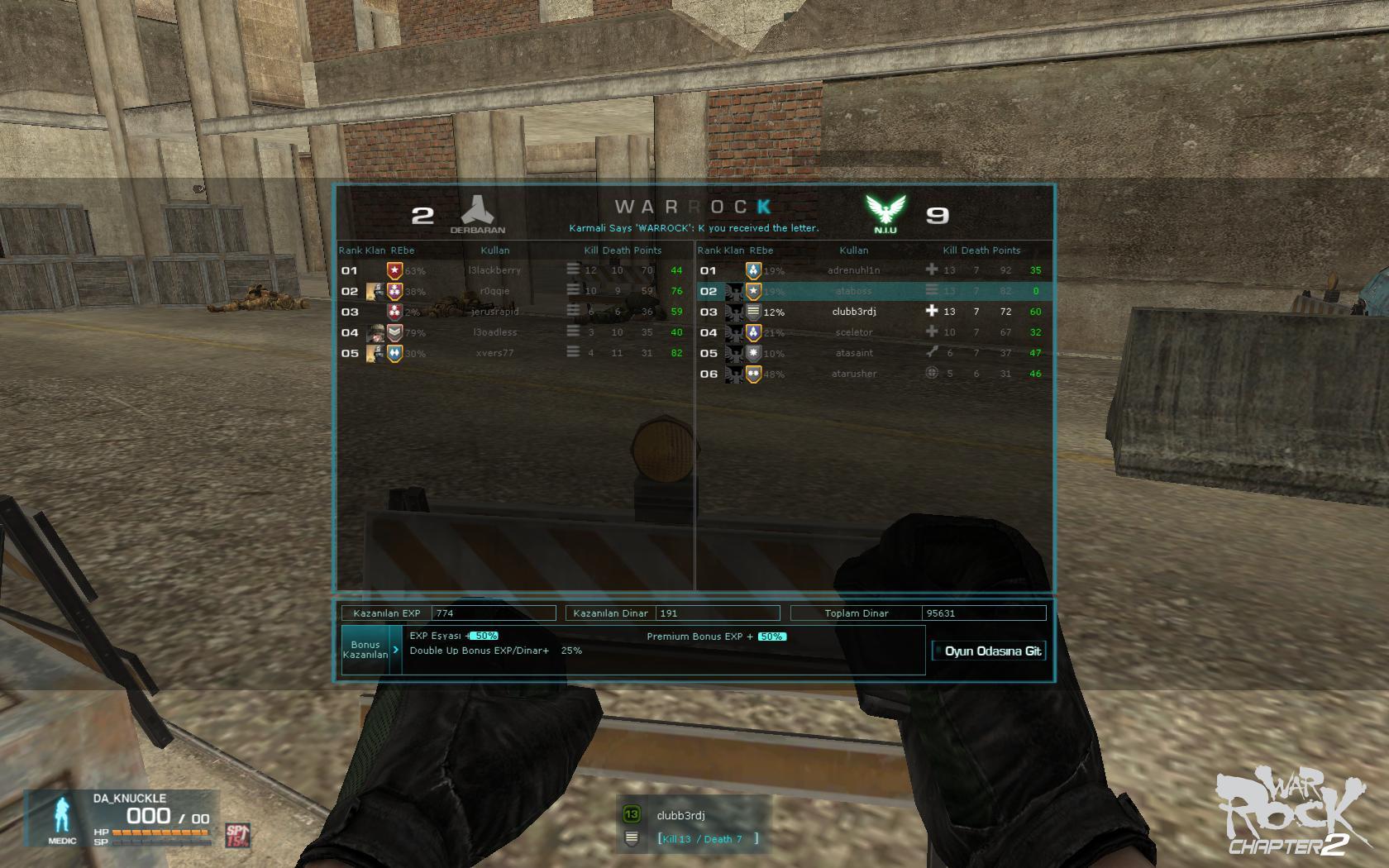Select adrenuhl1n in the N.I.U team list
The width and height of the screenshot is (1389, 868).
coord(854,270)
